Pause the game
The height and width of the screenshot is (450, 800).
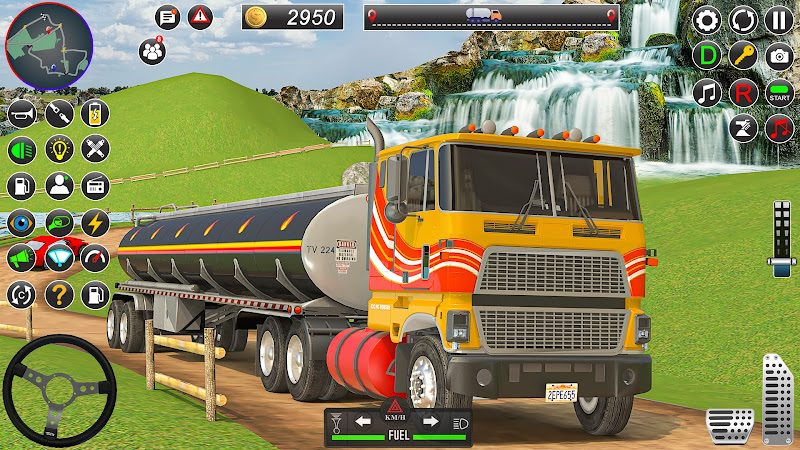point(778,19)
